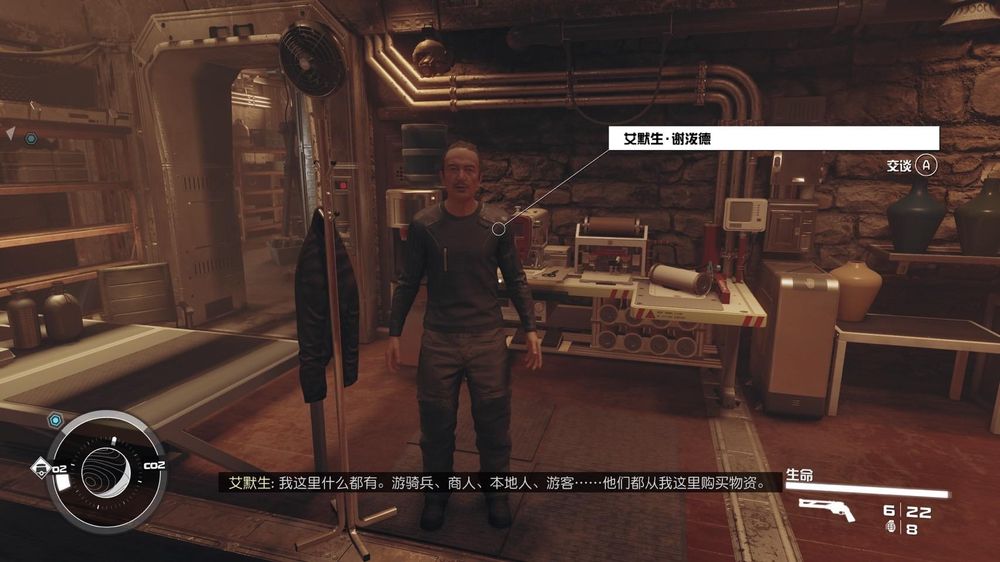Select the equipped rifle weapon icon
The width and height of the screenshot is (1000, 562).
(827, 510)
